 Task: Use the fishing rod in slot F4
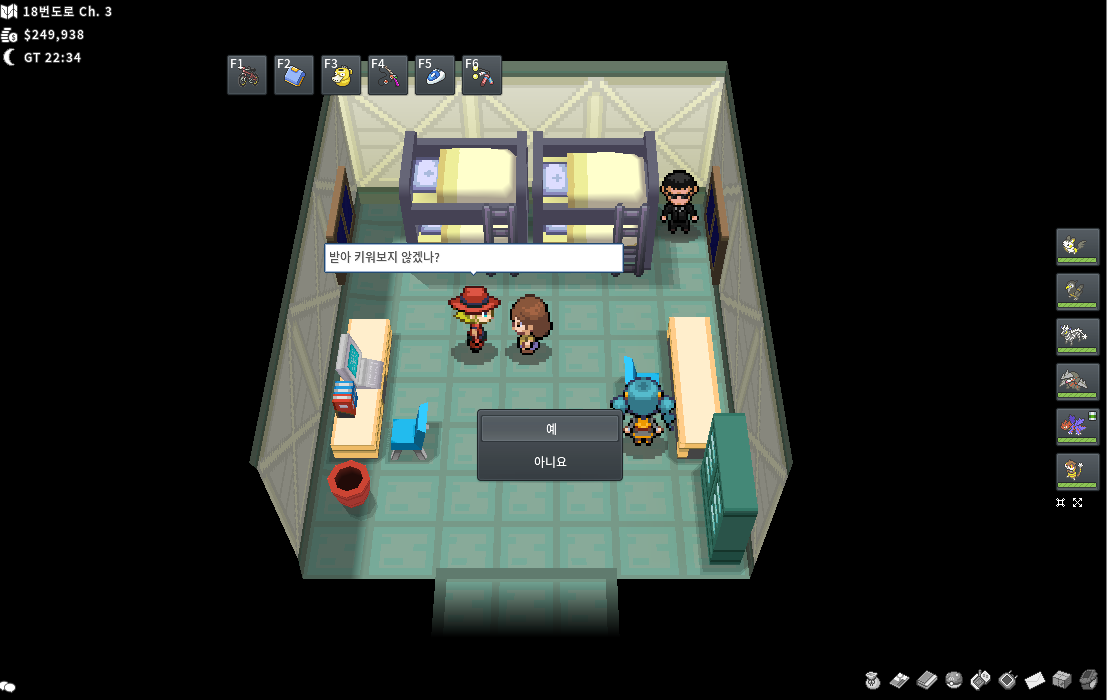(388, 75)
